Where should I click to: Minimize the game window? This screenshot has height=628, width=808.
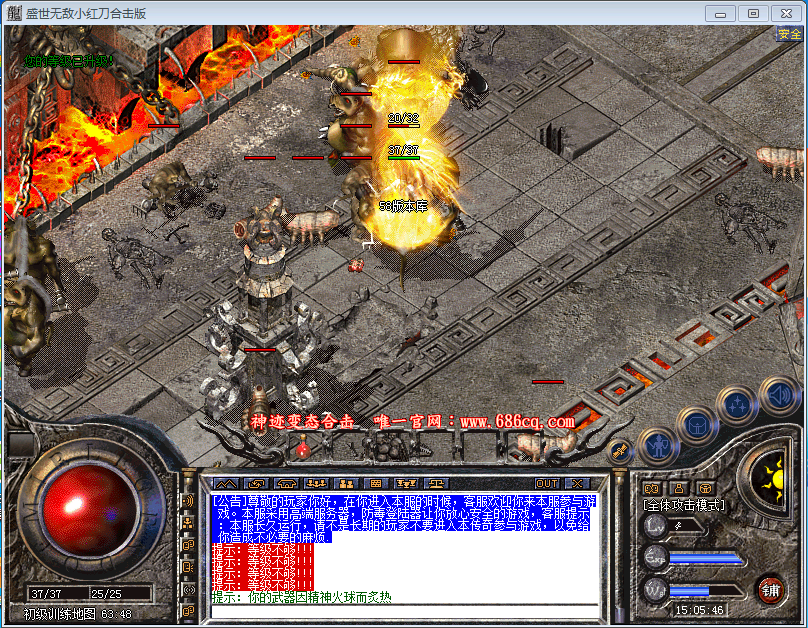pos(720,13)
